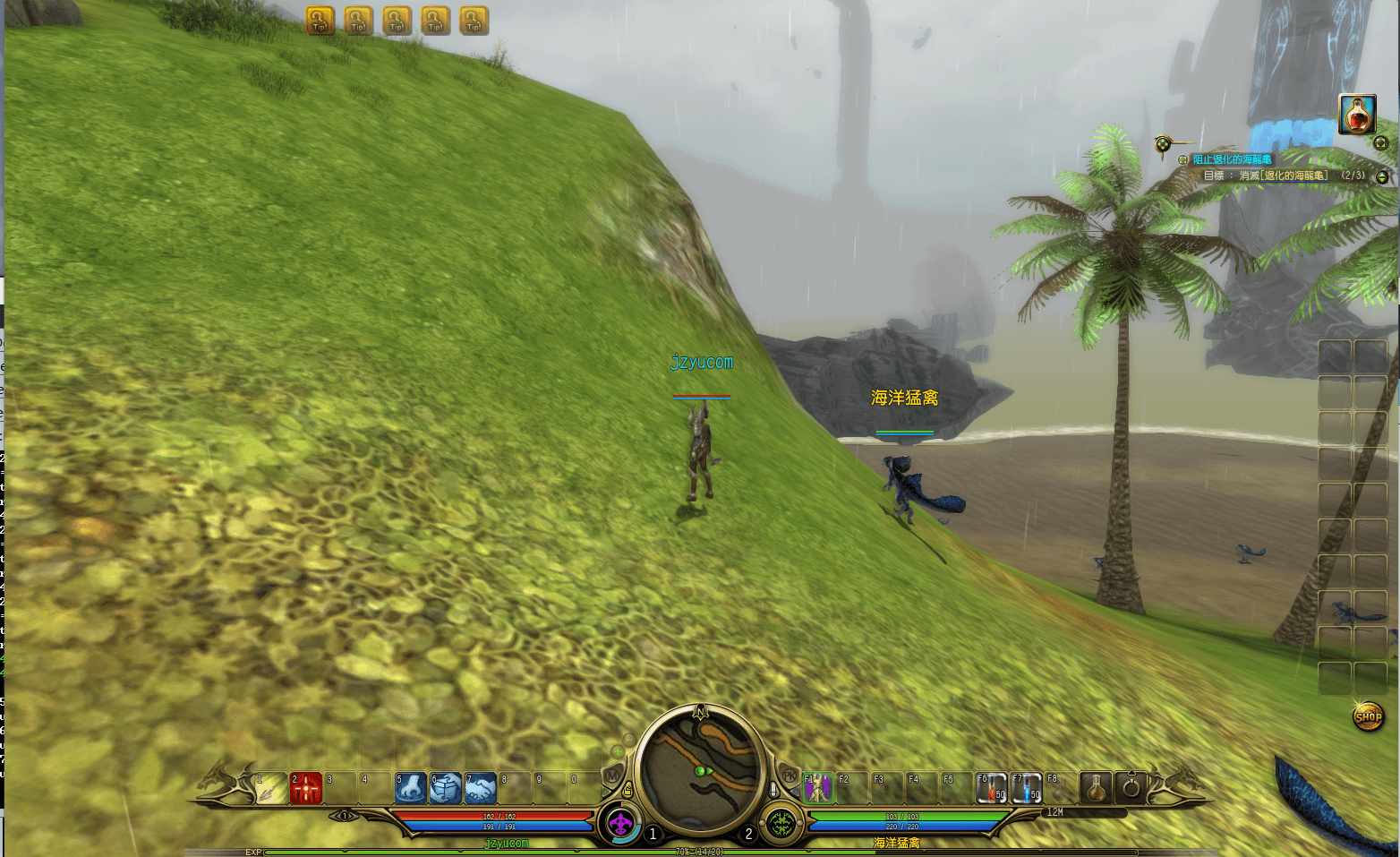Open the first yellow Tip notification
Screen dimensions: 1400x857
tap(320, 21)
